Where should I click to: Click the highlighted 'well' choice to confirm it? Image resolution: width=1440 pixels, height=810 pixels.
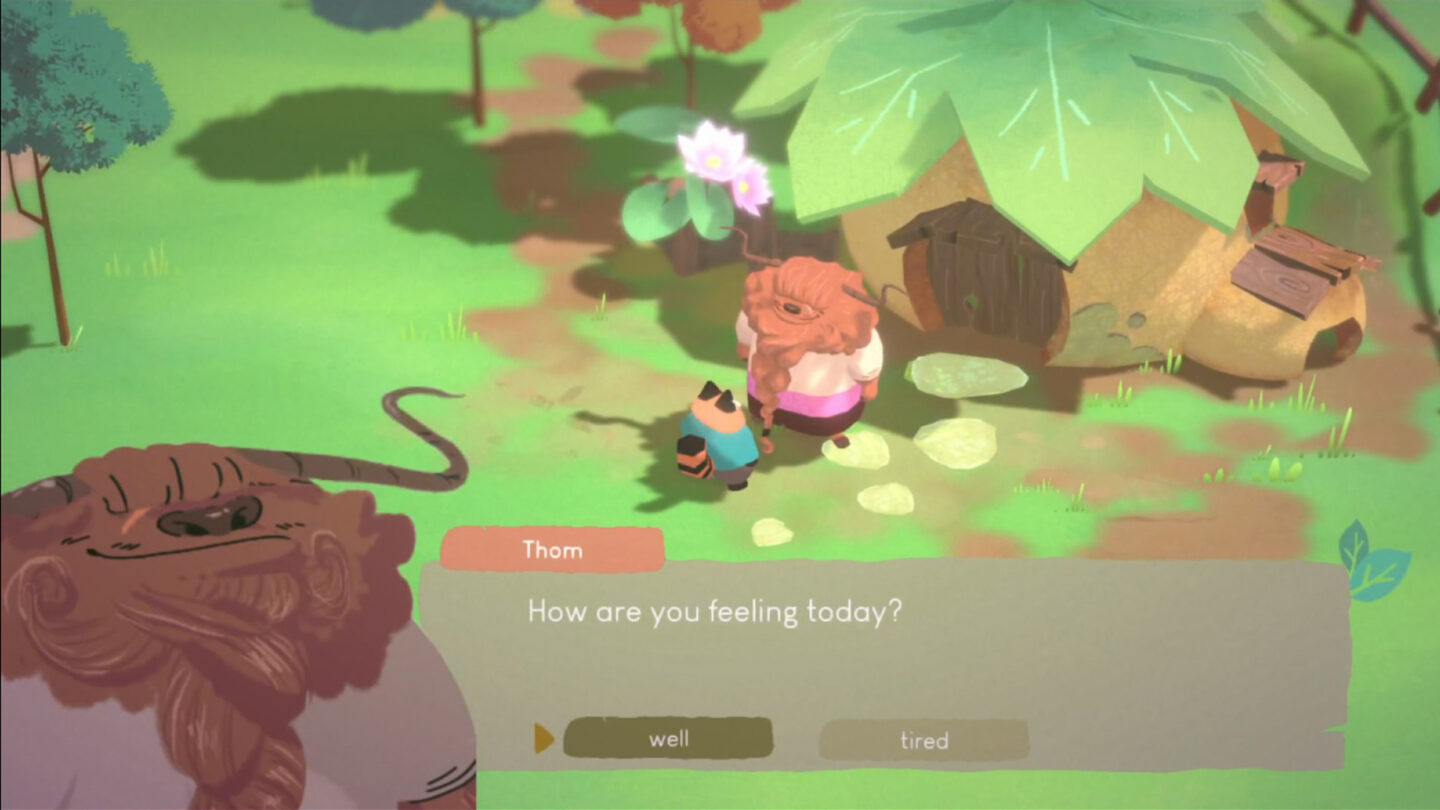pyautogui.click(x=668, y=740)
